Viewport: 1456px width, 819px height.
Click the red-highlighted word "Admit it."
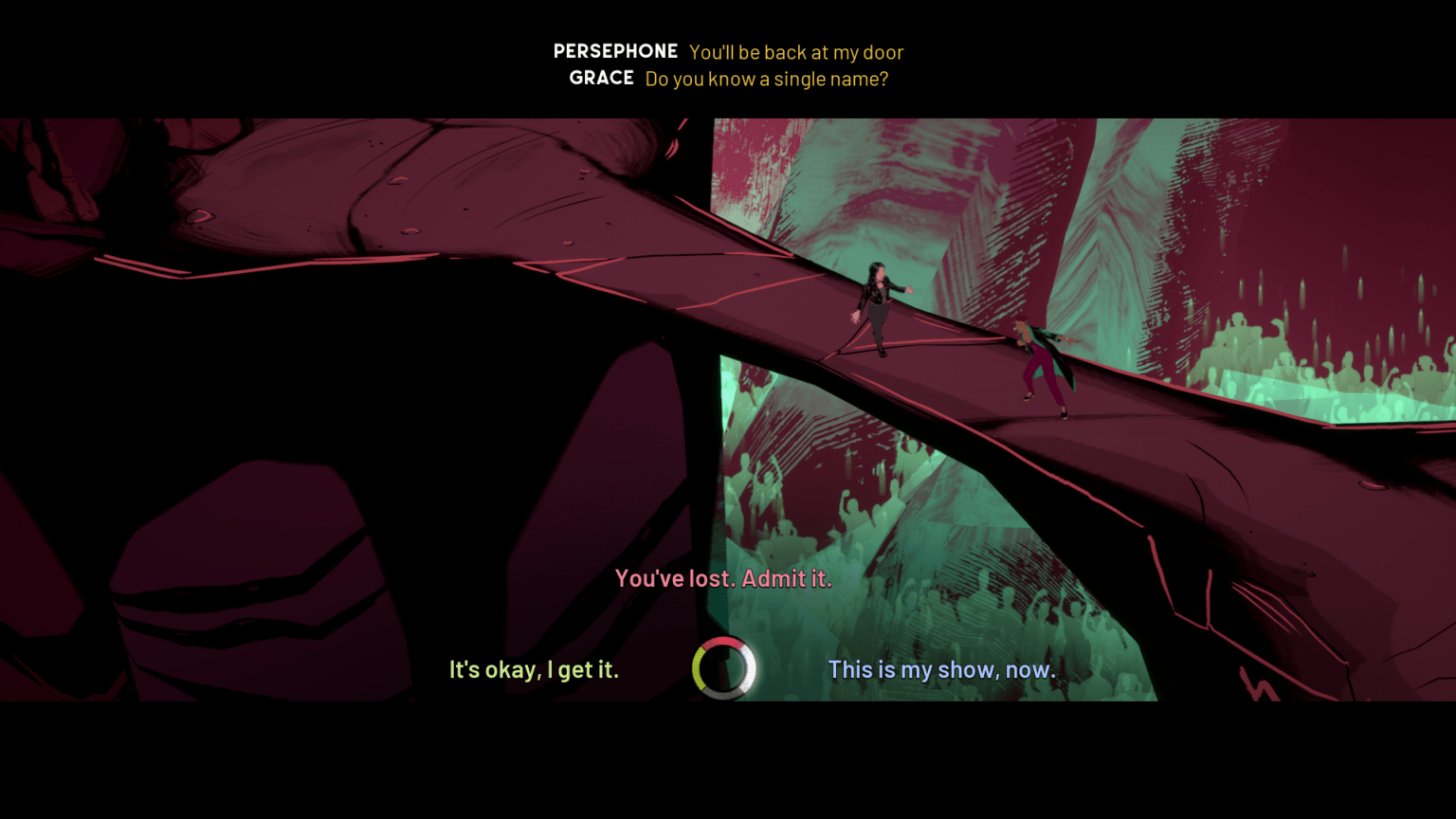[x=788, y=578]
